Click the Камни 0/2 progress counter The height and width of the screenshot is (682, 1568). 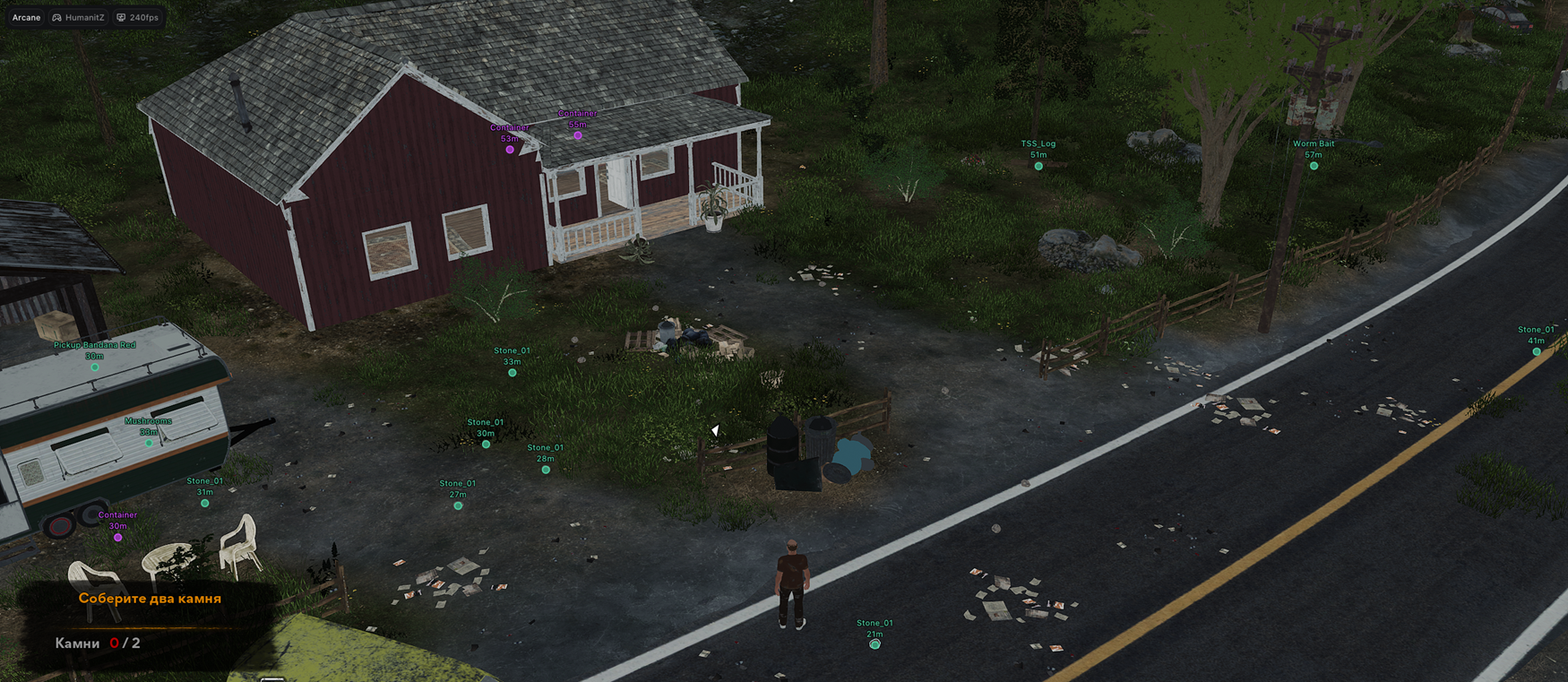point(99,643)
